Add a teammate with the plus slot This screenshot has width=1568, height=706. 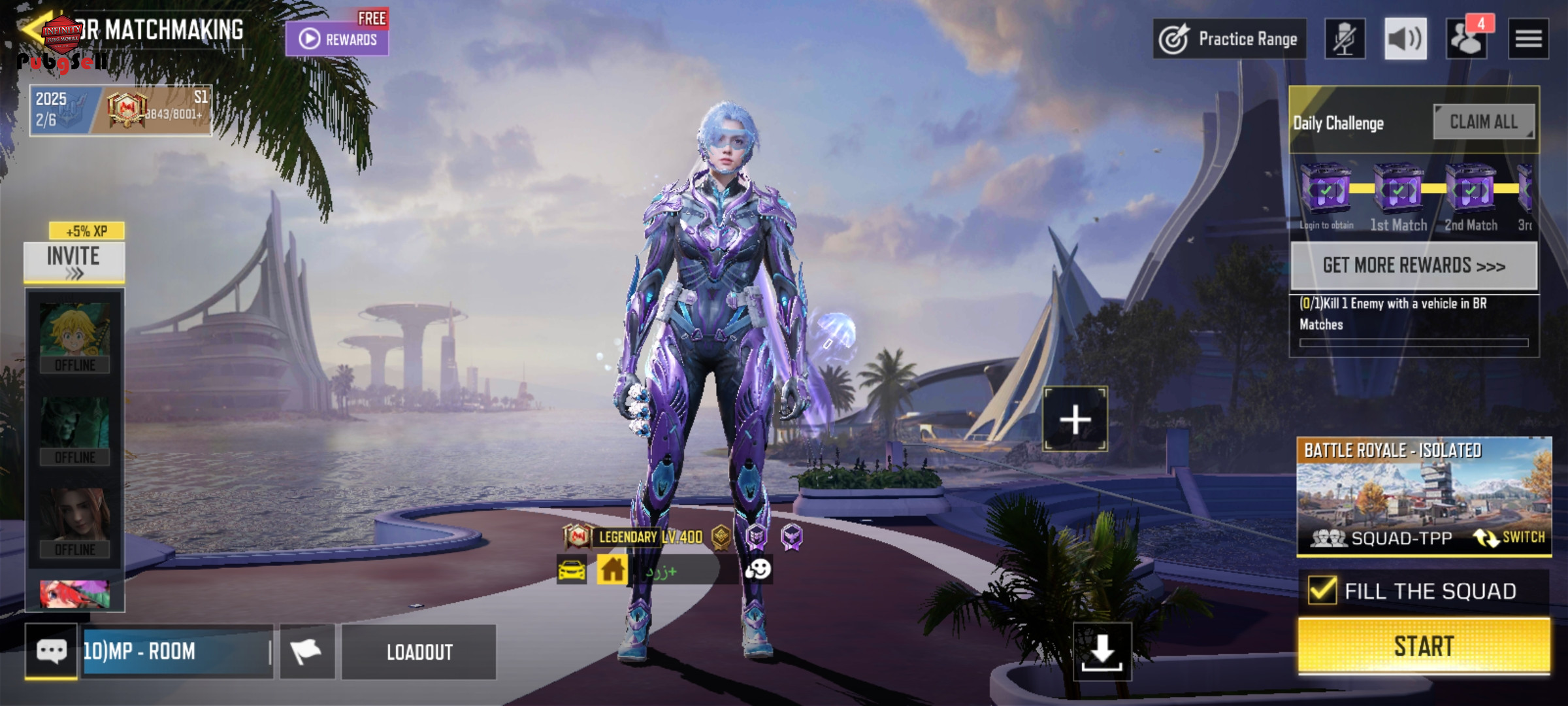point(1075,419)
